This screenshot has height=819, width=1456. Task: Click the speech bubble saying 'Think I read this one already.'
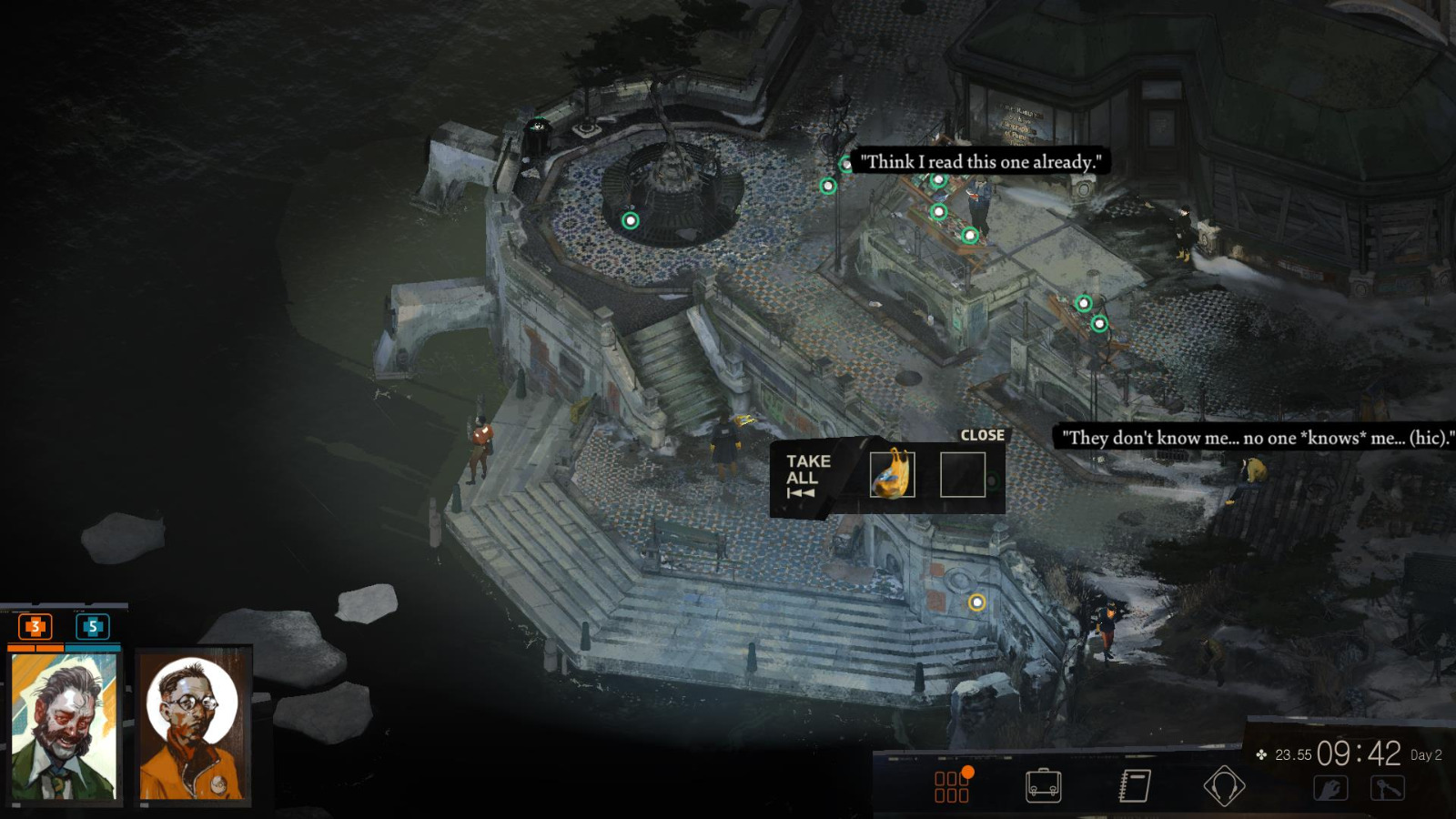(980, 161)
